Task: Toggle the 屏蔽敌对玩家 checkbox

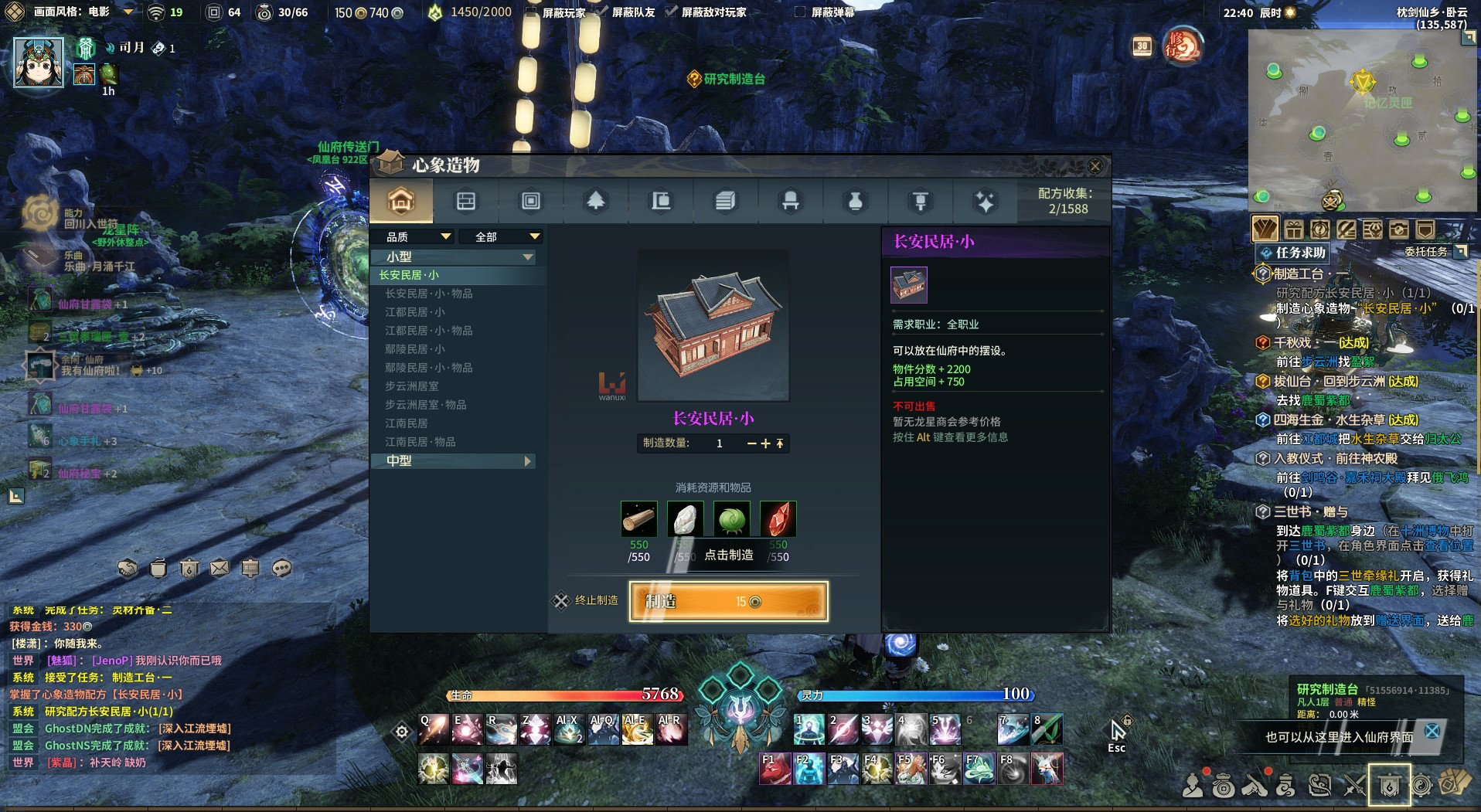Action: pos(671,12)
